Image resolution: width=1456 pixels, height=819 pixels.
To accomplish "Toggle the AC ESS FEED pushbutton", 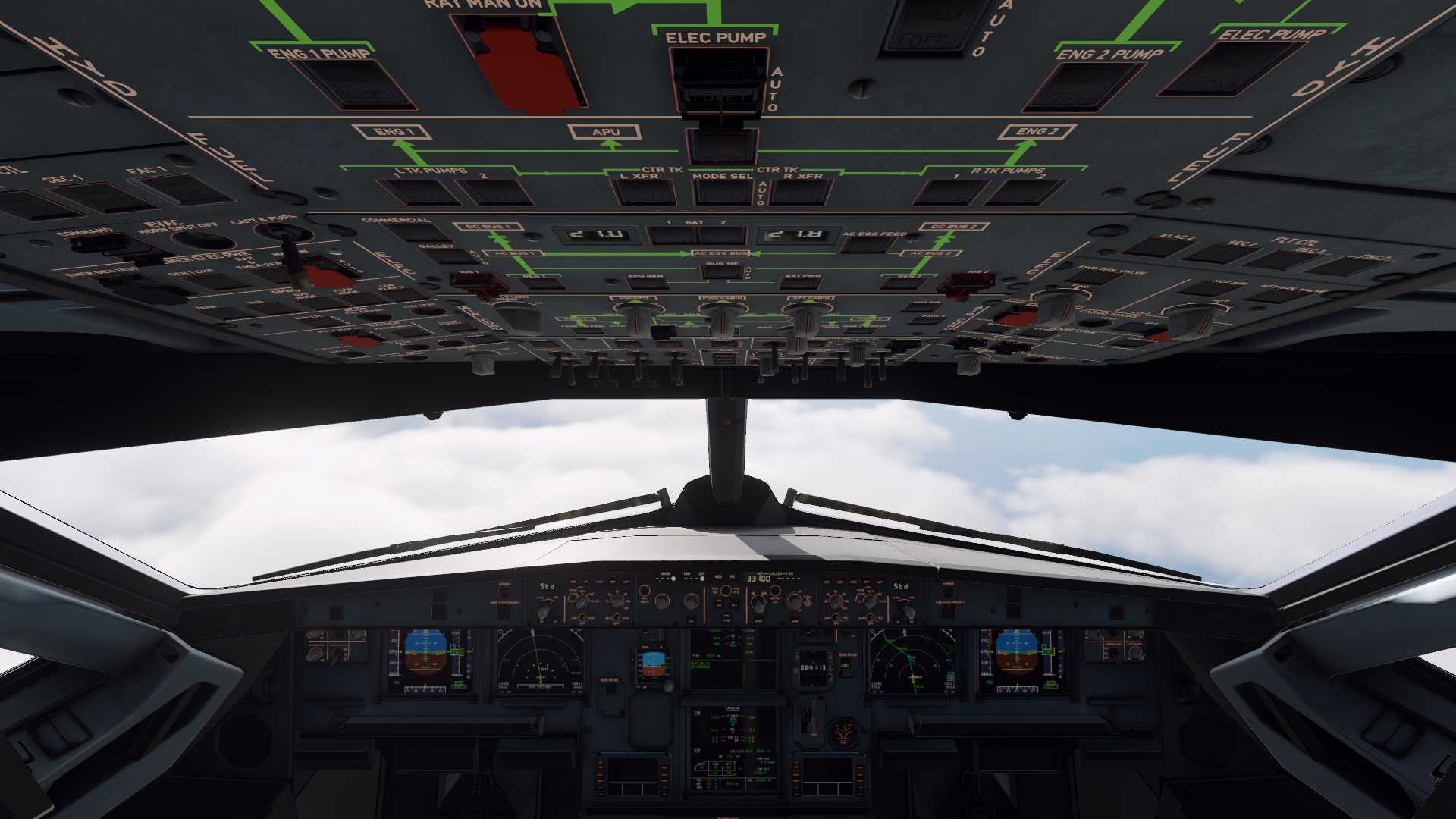I will click(x=866, y=245).
